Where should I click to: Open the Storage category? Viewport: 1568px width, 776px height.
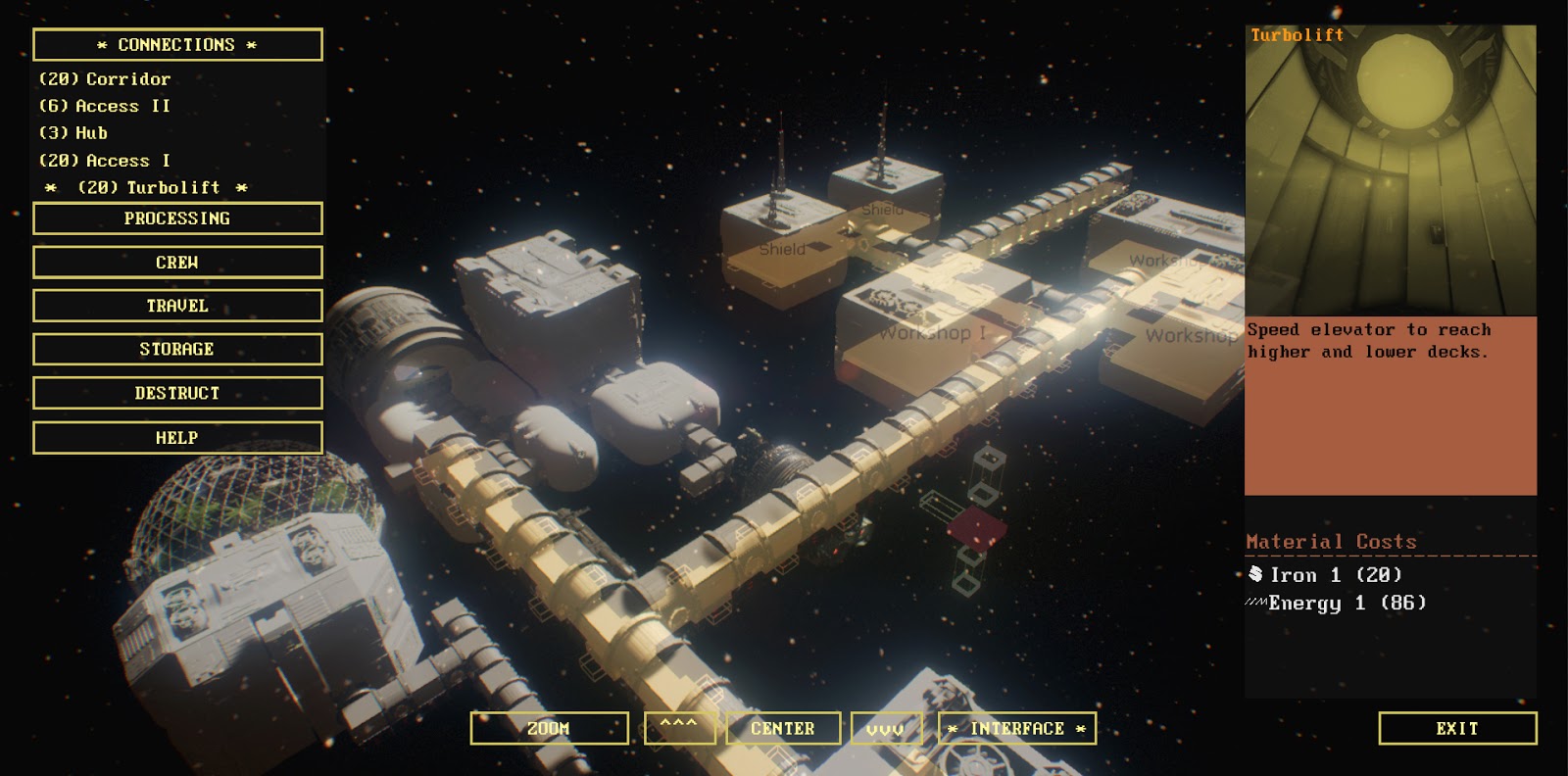[x=177, y=349]
